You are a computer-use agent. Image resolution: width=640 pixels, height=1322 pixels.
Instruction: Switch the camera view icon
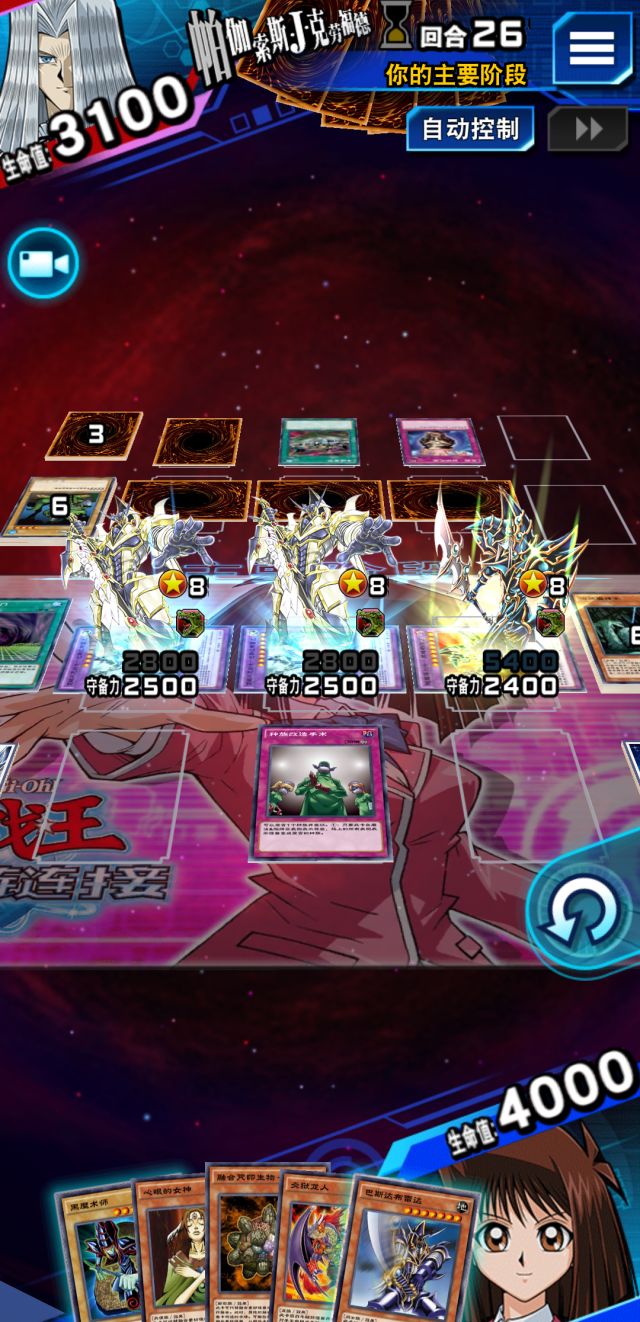43,264
